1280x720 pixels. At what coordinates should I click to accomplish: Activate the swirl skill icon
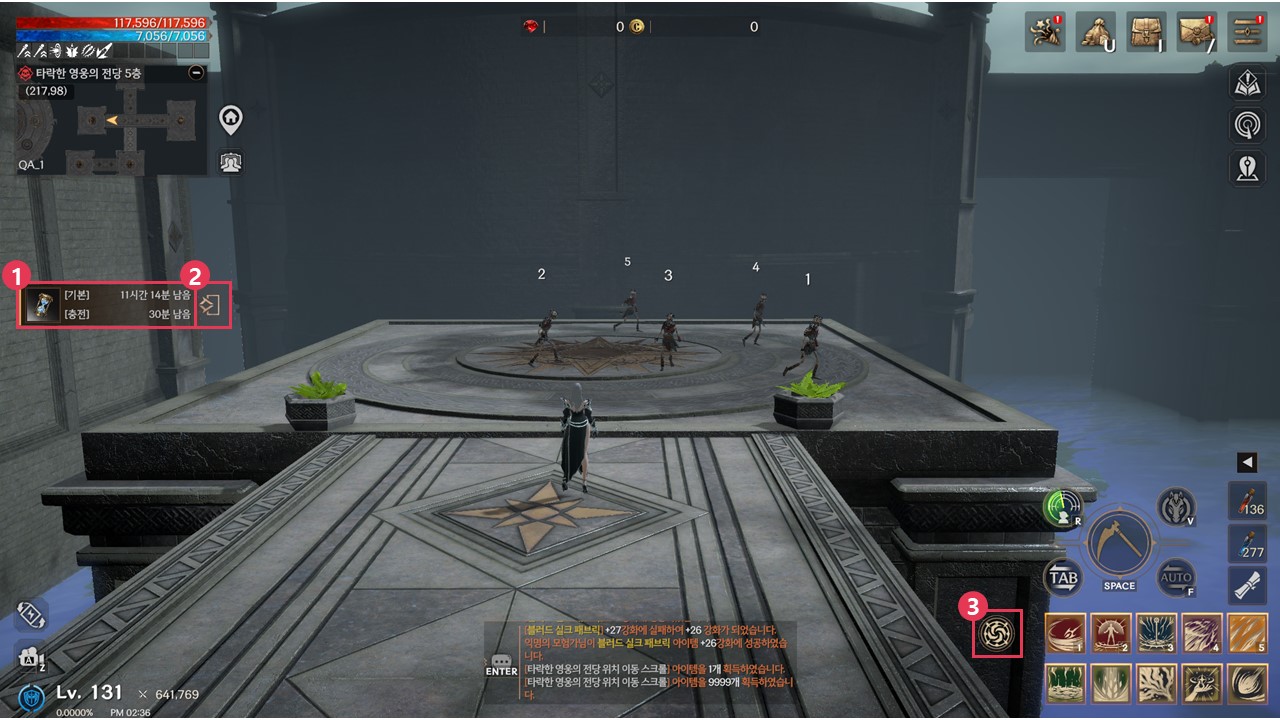tap(998, 633)
